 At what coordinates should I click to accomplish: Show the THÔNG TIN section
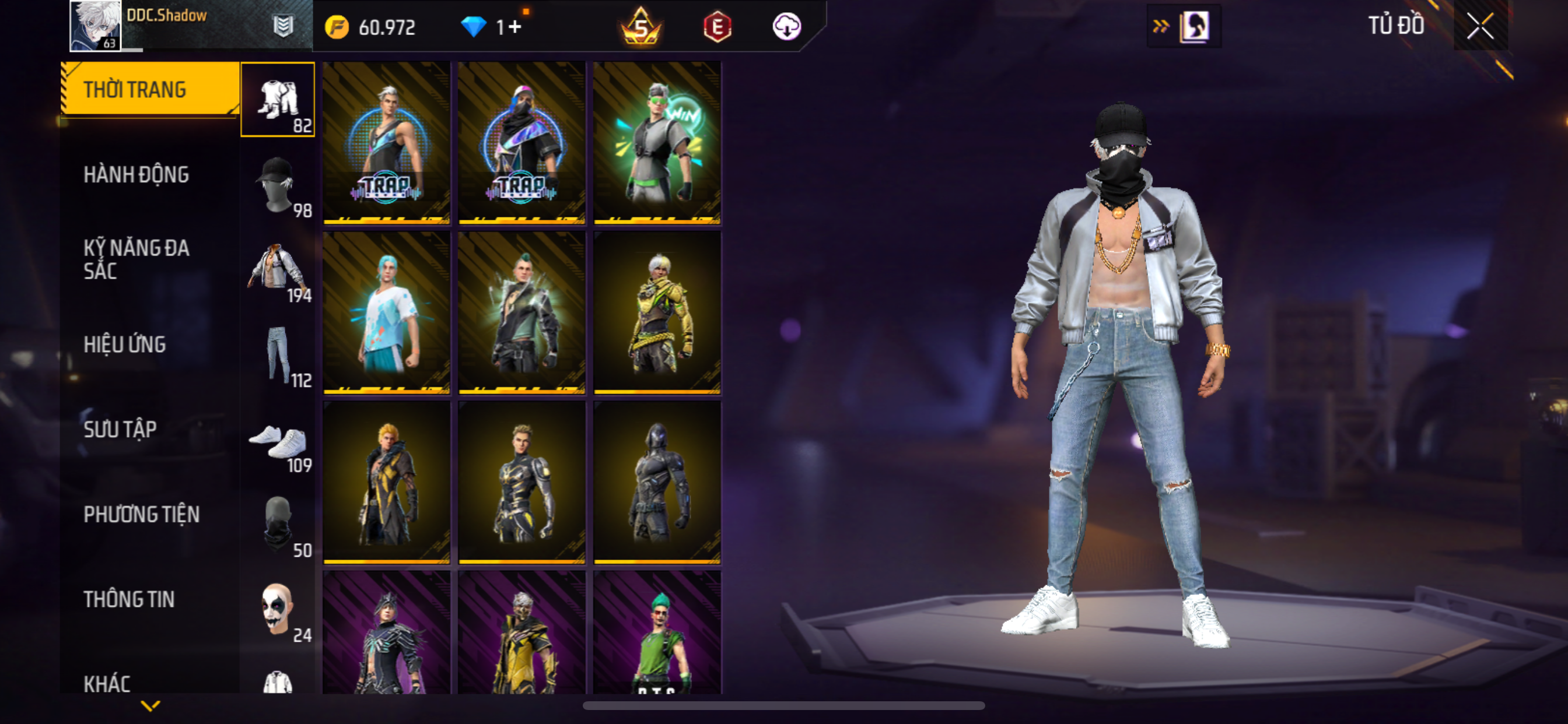click(x=129, y=599)
